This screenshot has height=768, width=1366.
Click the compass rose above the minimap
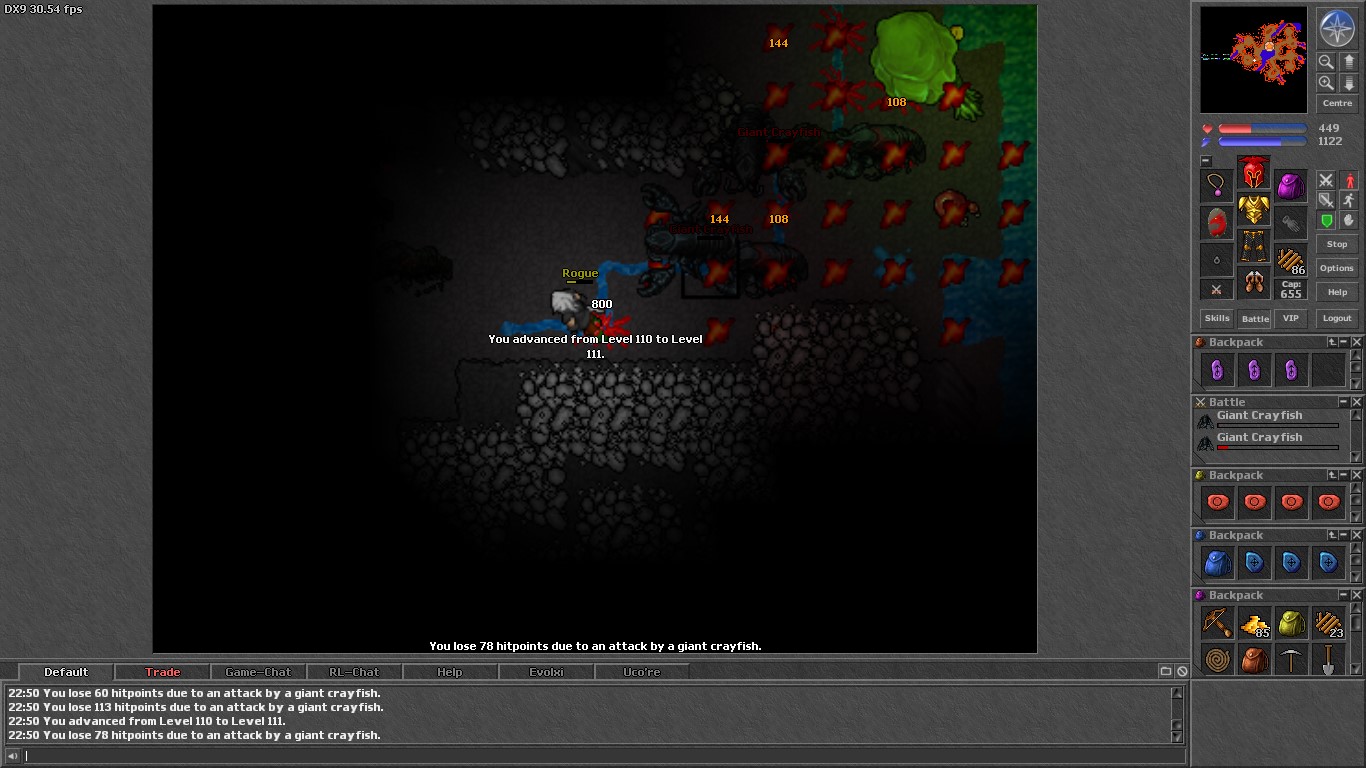pos(1337,29)
